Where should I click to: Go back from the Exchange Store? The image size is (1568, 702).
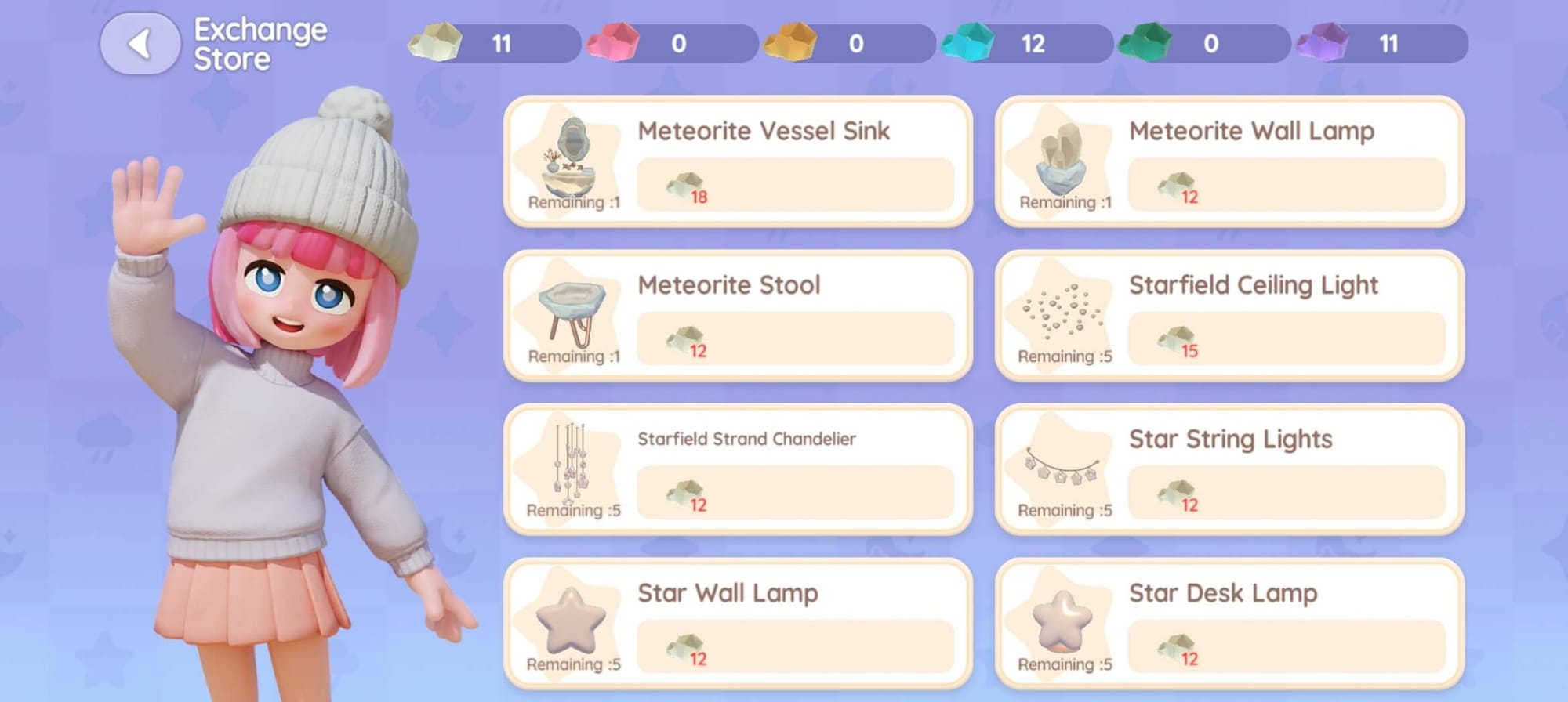pyautogui.click(x=140, y=44)
